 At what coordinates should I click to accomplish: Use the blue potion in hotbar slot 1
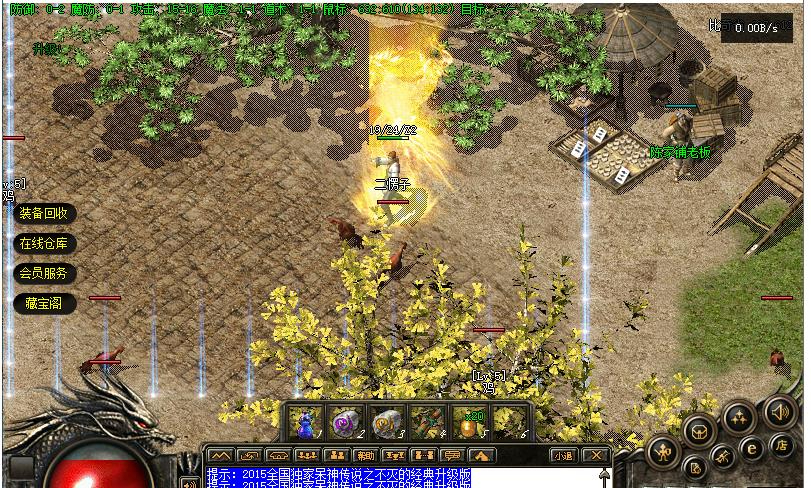pos(306,422)
